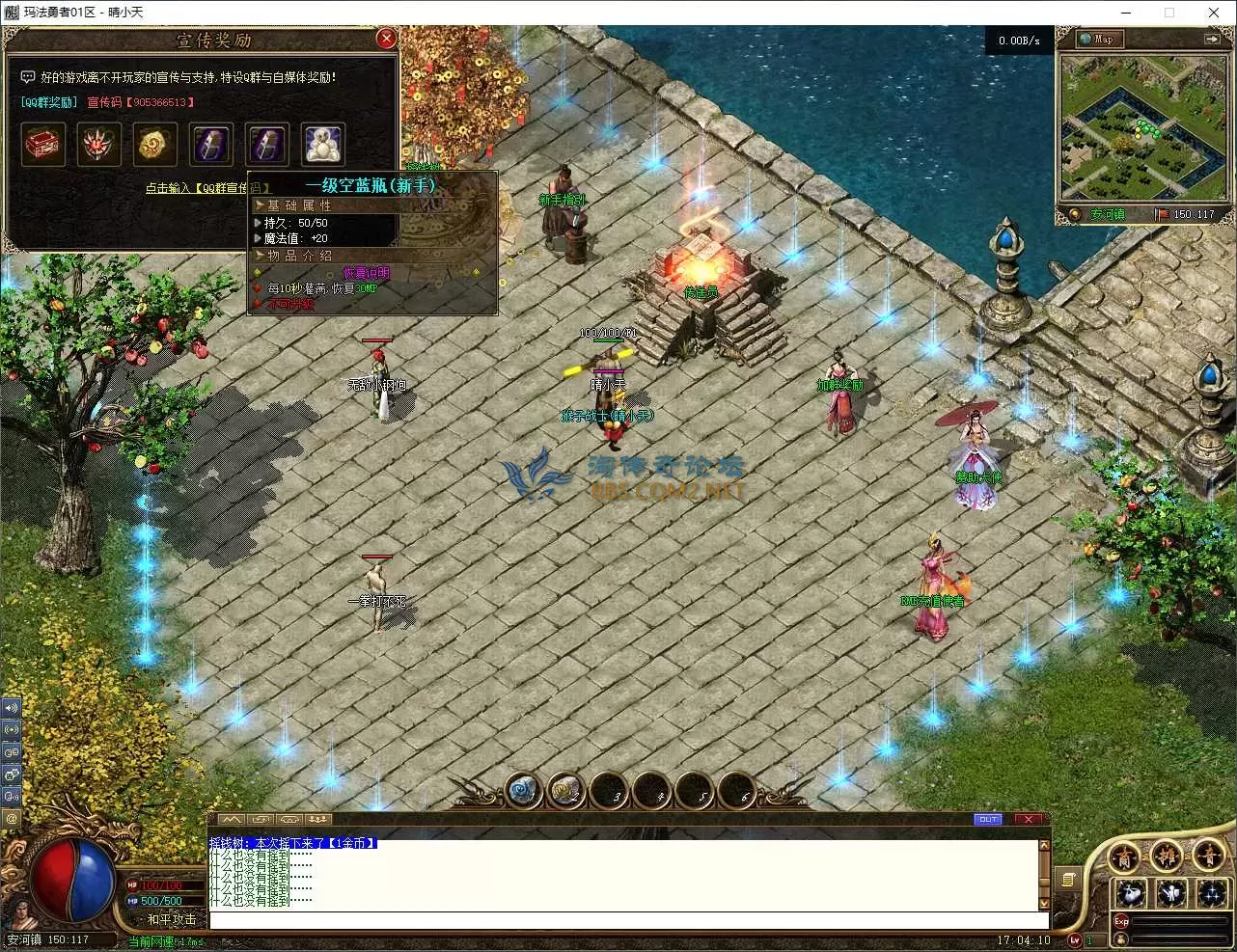Switch the 和平攻击 attack mode
Screen dimensions: 1237x952
pyautogui.click(x=171, y=919)
